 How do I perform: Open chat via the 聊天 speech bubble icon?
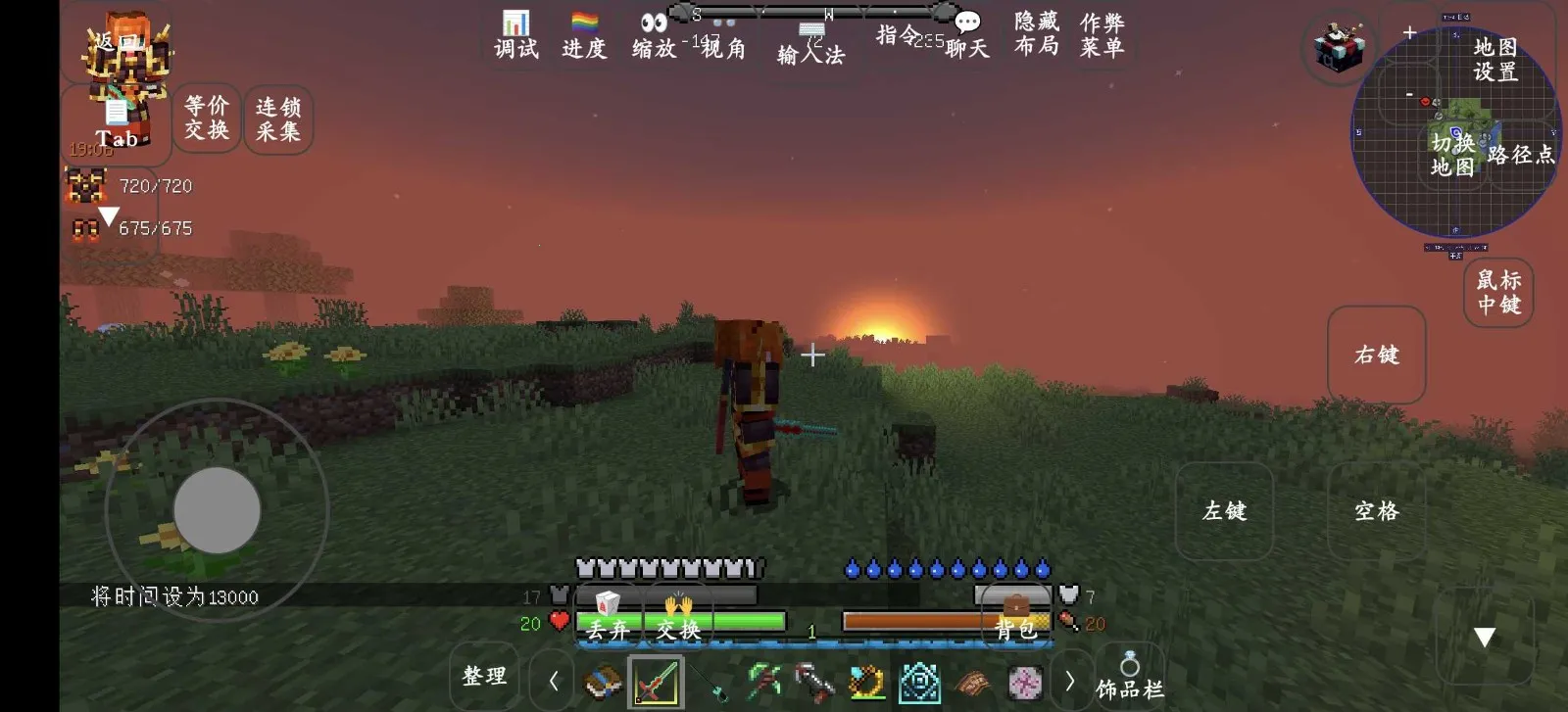(968, 23)
